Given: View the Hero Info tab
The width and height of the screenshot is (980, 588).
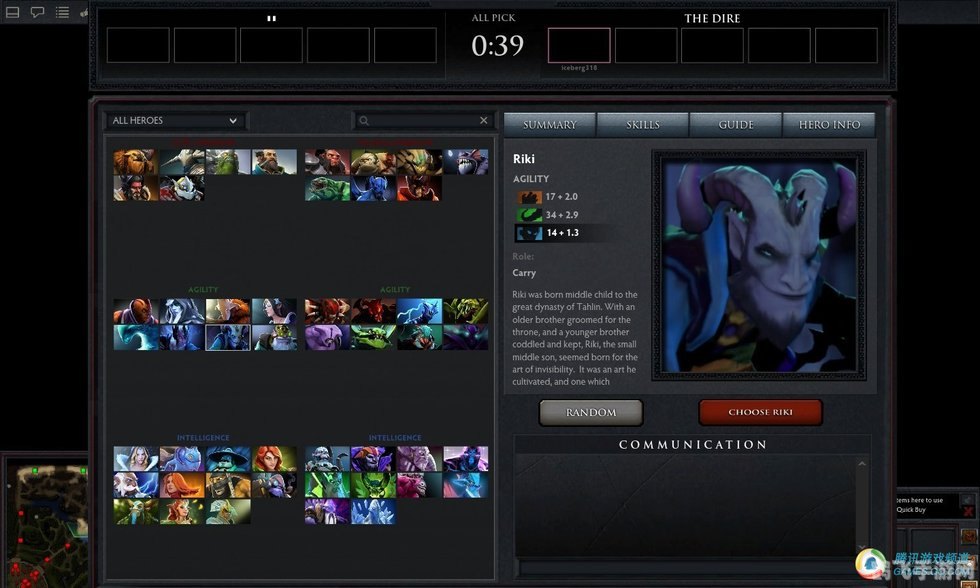Looking at the screenshot, I should coord(829,125).
